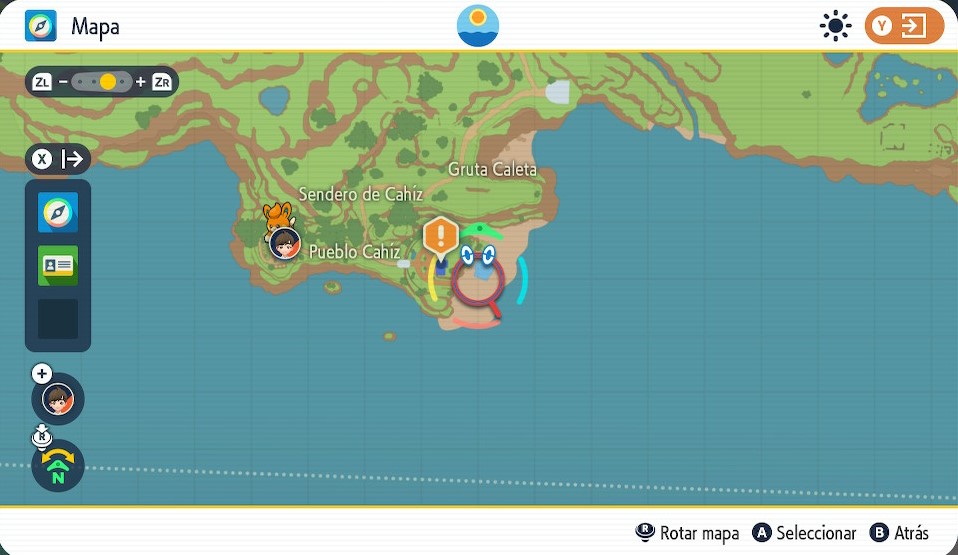Choose the Gruta Caleta location label
The height and width of the screenshot is (555, 958).
click(x=492, y=169)
